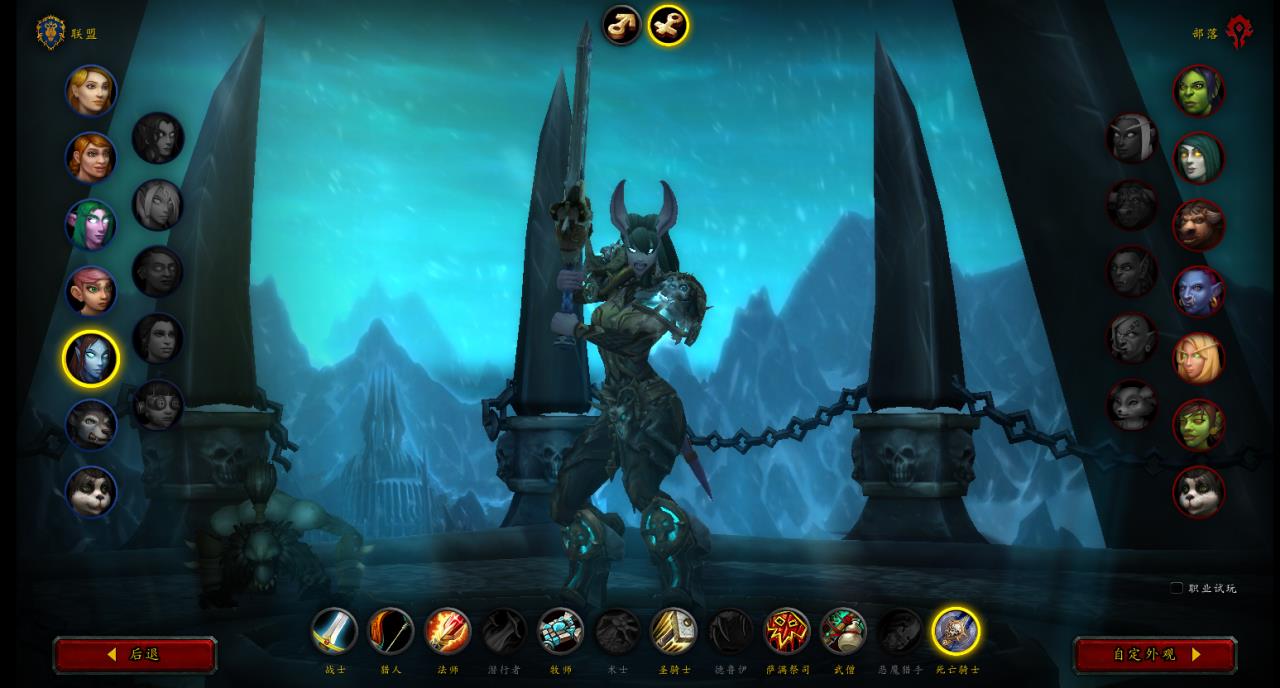Select the 圣骑士 paladin class icon
Viewport: 1280px width, 688px height.
(674, 631)
